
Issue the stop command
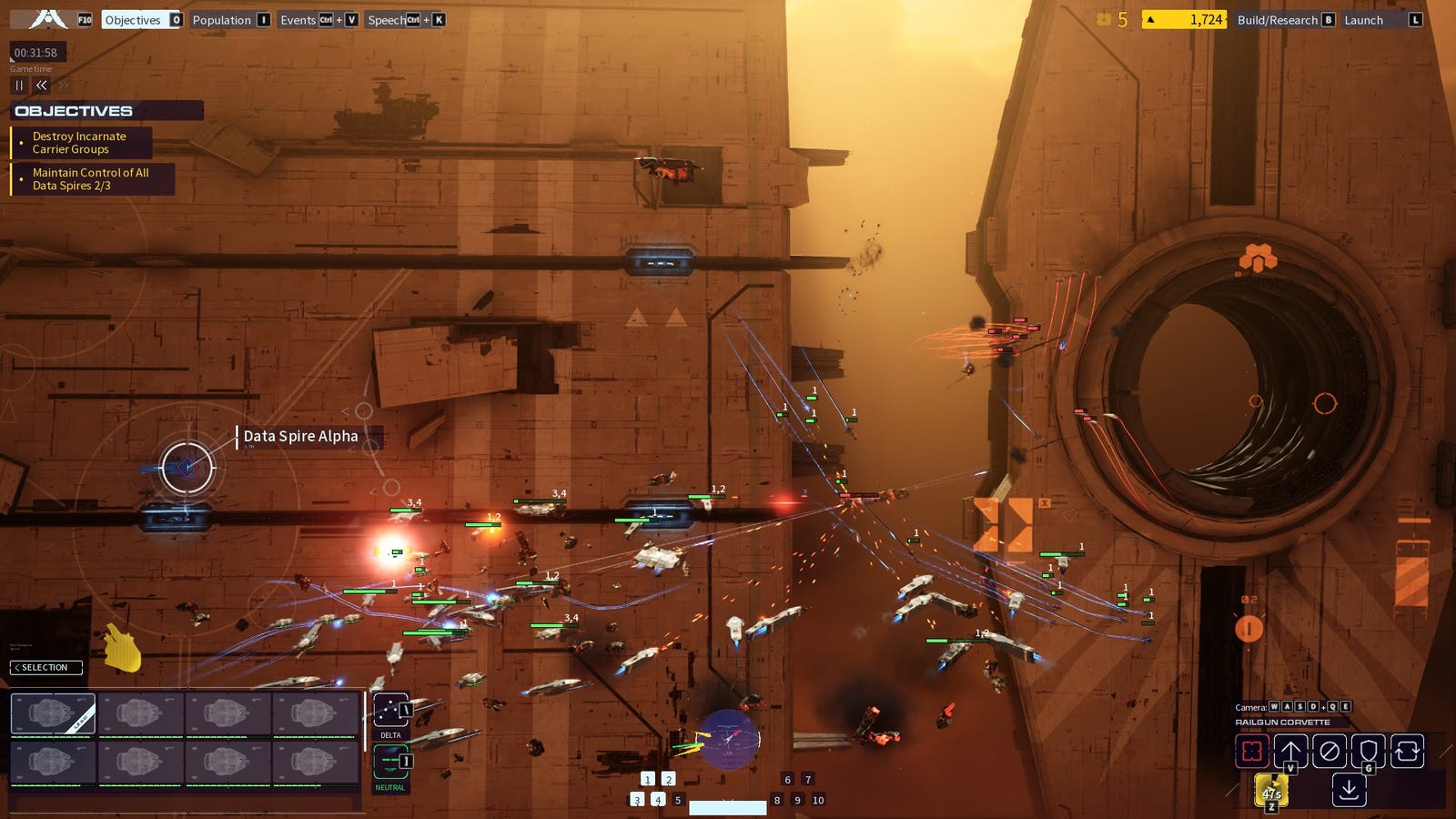pyautogui.click(x=1330, y=752)
